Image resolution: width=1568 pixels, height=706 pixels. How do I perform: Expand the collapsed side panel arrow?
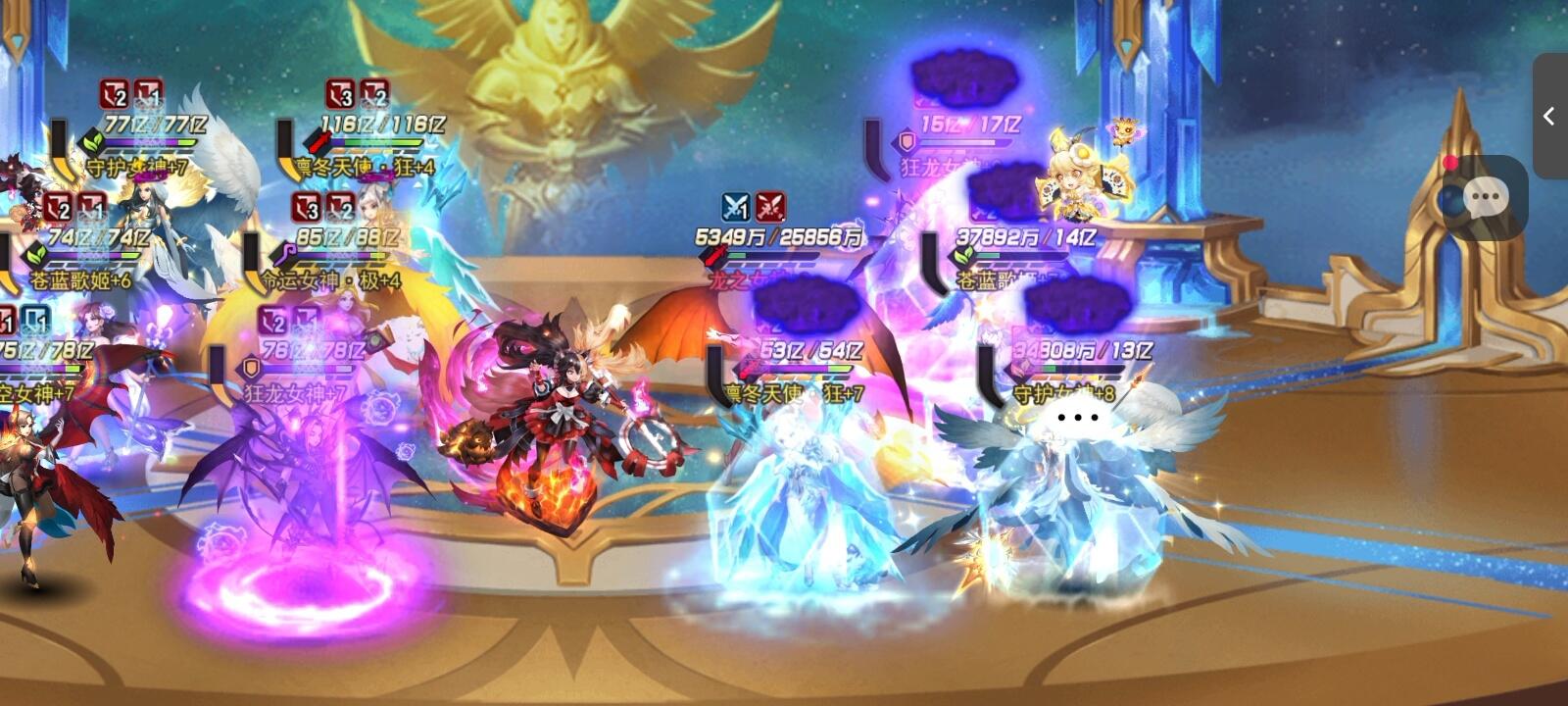(x=1549, y=117)
